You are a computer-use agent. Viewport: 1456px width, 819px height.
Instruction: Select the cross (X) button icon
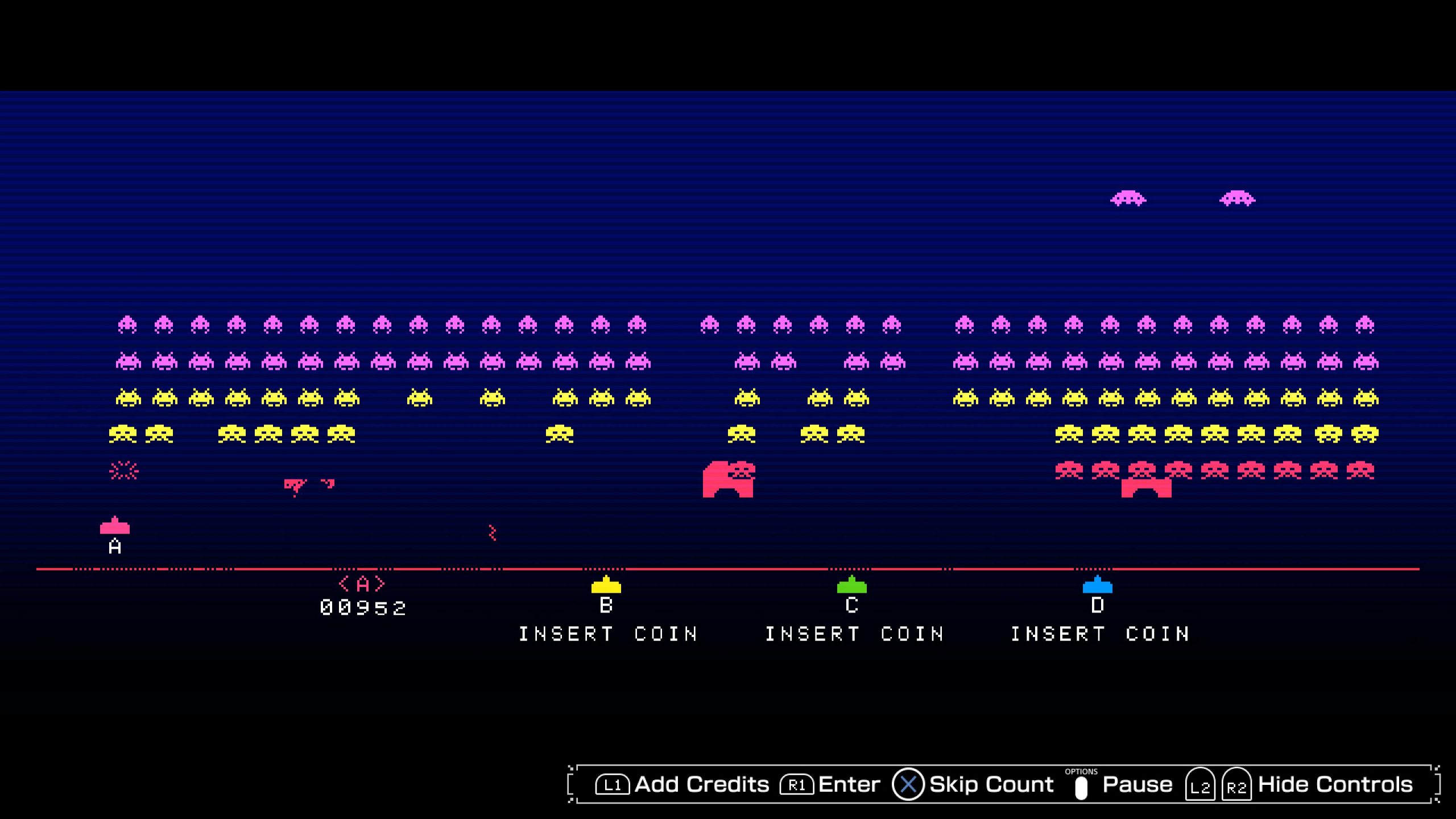click(908, 784)
